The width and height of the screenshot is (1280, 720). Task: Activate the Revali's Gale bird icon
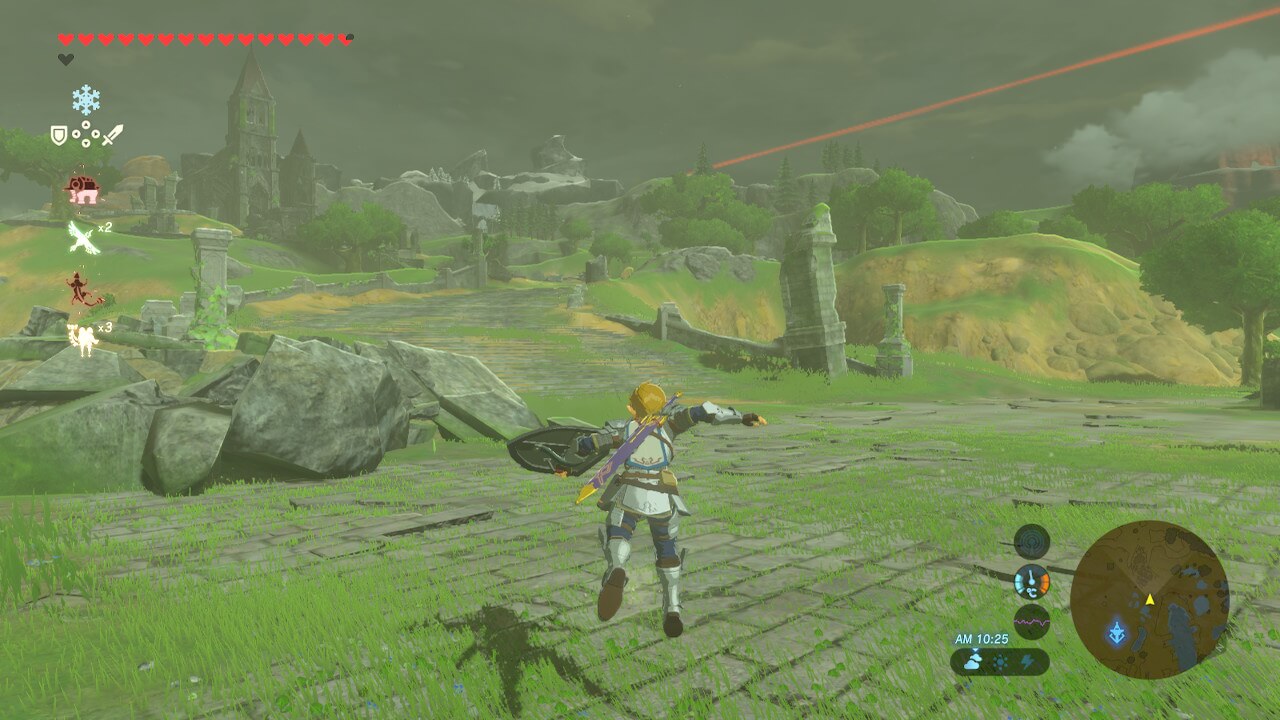(x=81, y=237)
